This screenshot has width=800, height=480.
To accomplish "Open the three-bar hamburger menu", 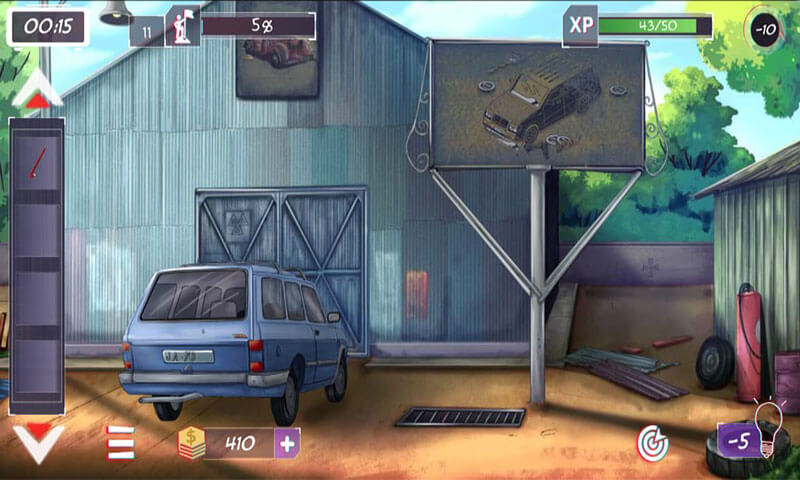I will coord(121,443).
